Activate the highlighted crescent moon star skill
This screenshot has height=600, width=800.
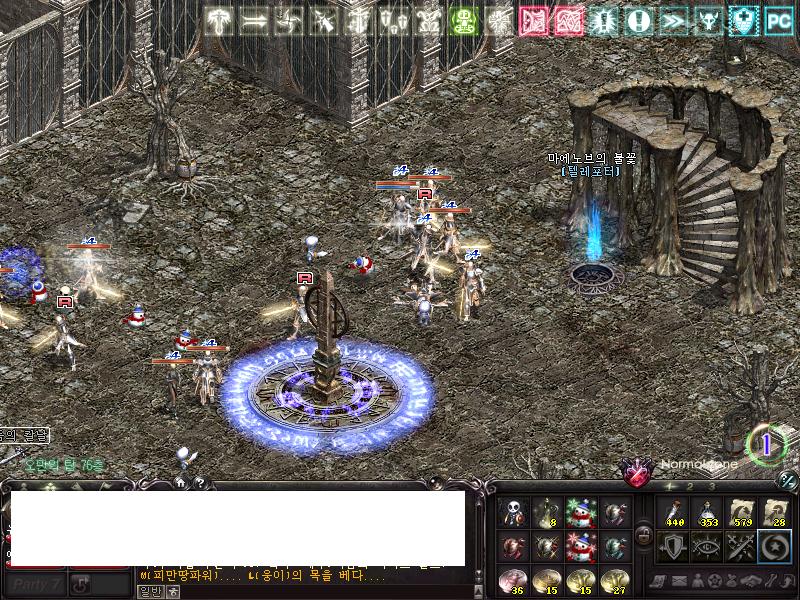(x=775, y=546)
